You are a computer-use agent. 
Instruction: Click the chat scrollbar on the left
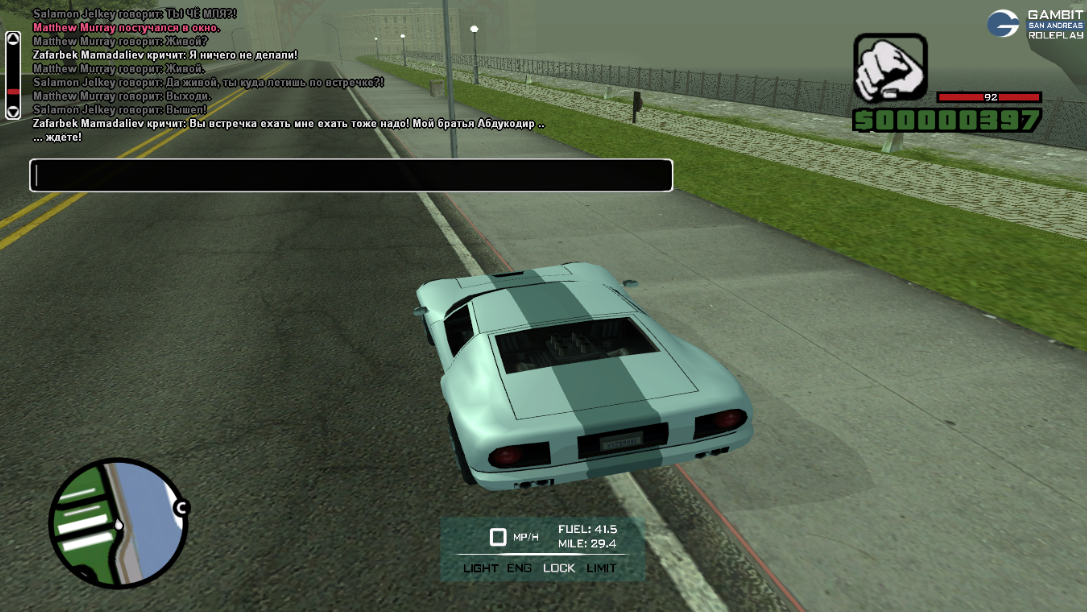[x=13, y=76]
